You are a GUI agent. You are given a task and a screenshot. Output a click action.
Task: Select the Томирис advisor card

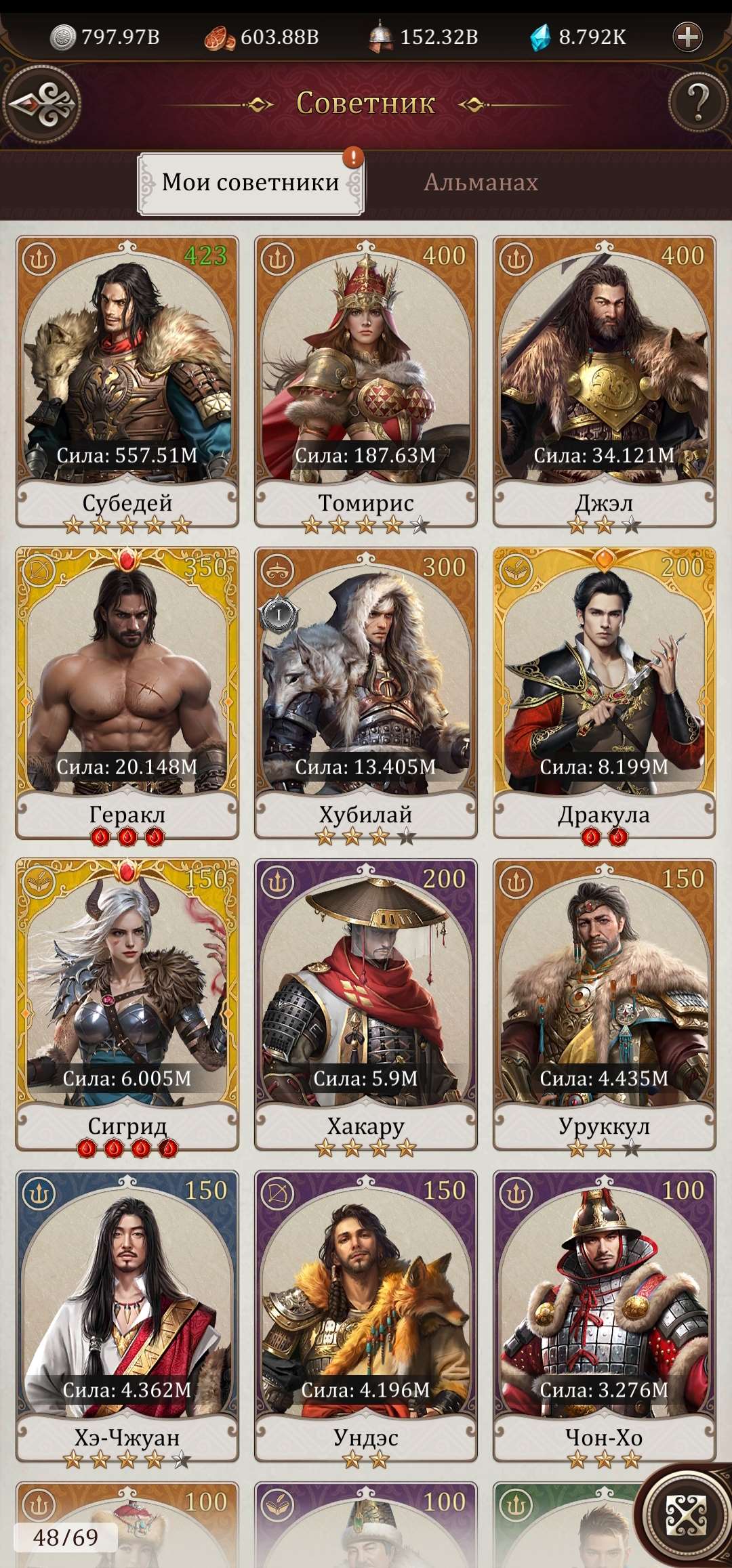pos(366,379)
